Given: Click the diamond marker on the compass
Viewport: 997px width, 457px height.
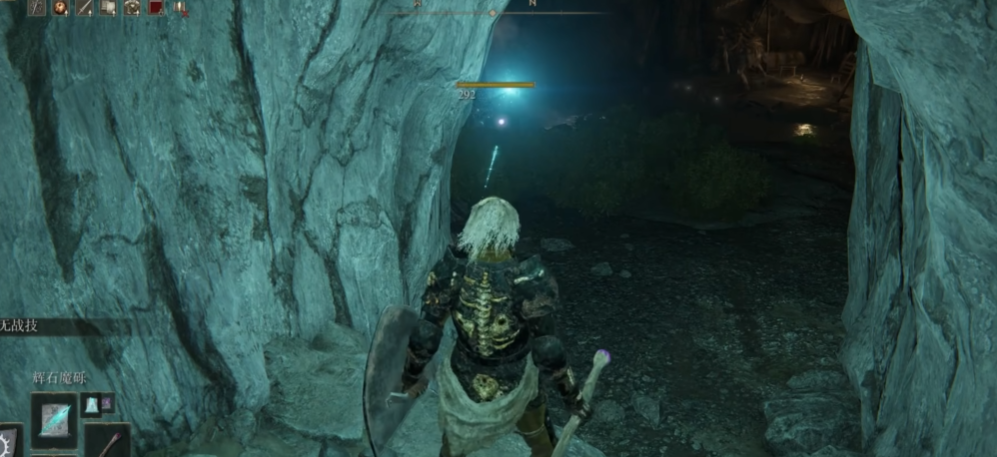Looking at the screenshot, I should point(491,13).
